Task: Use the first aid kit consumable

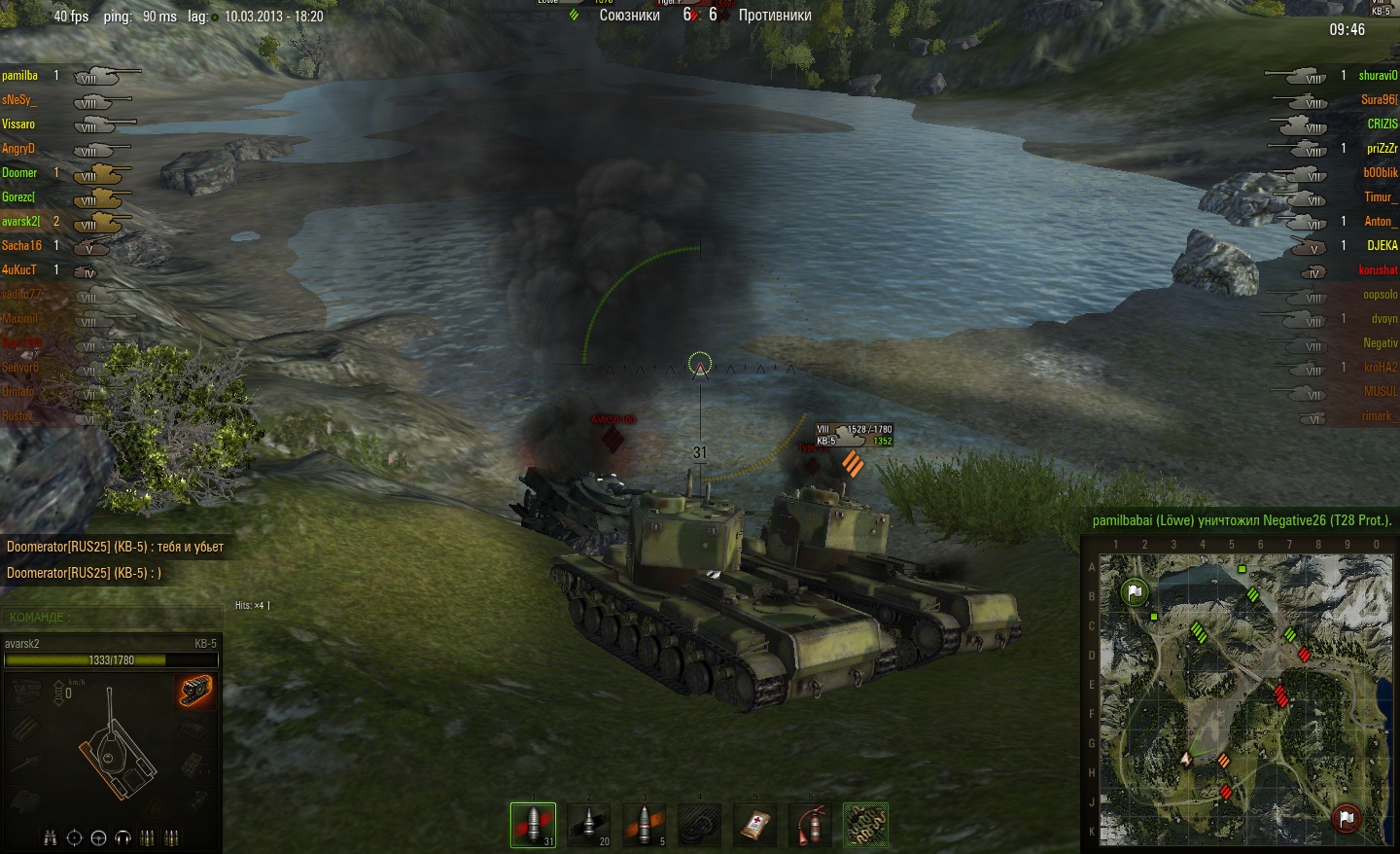Action: tap(754, 825)
